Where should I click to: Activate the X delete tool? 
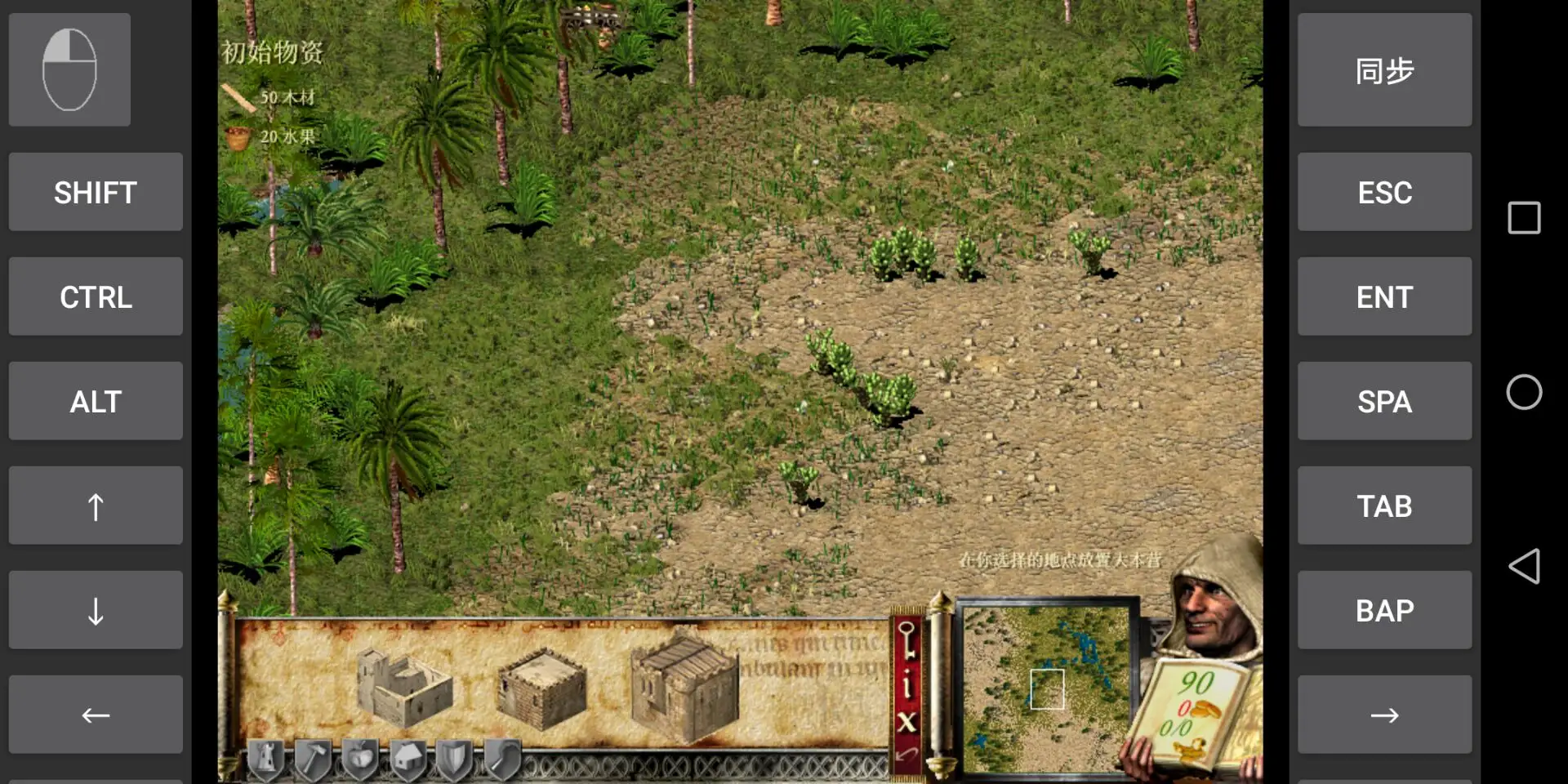click(x=906, y=721)
